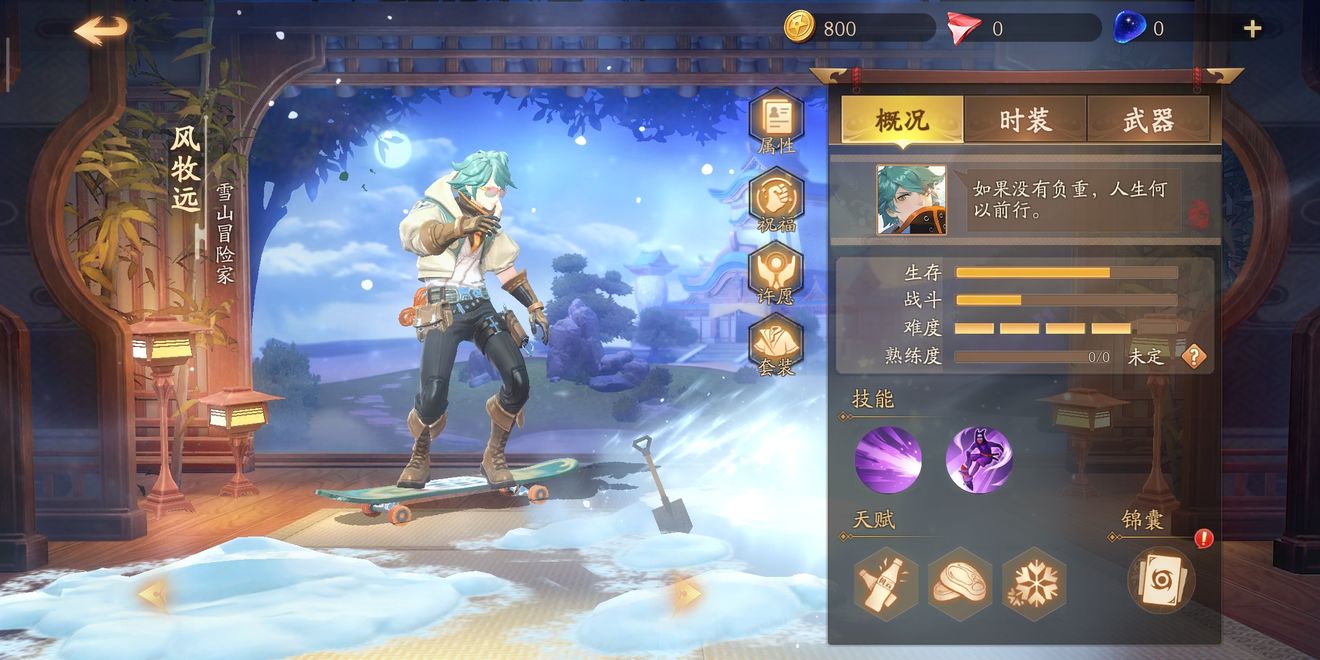Switch to the 概况 overview tab
Viewport: 1320px width, 660px height.
(x=902, y=121)
